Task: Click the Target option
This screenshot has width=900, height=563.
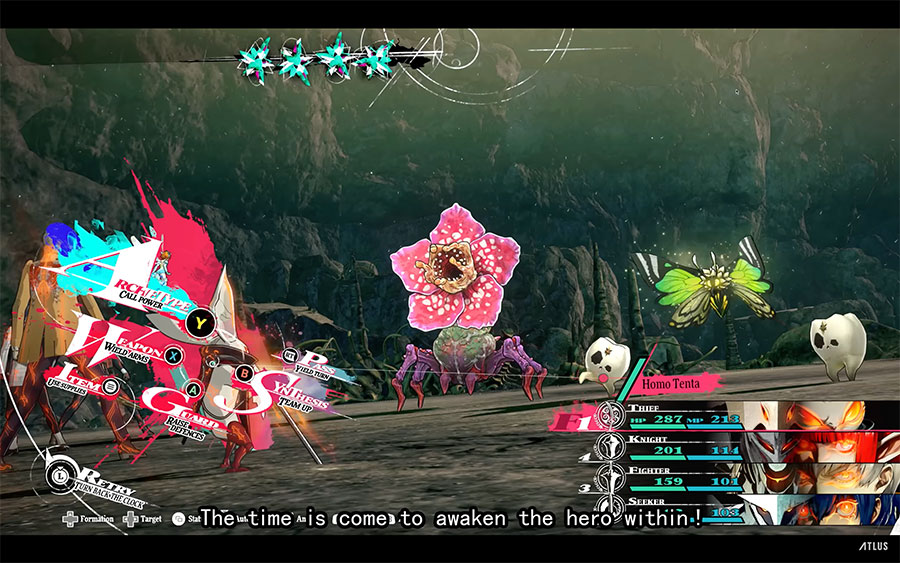Action: 144,520
